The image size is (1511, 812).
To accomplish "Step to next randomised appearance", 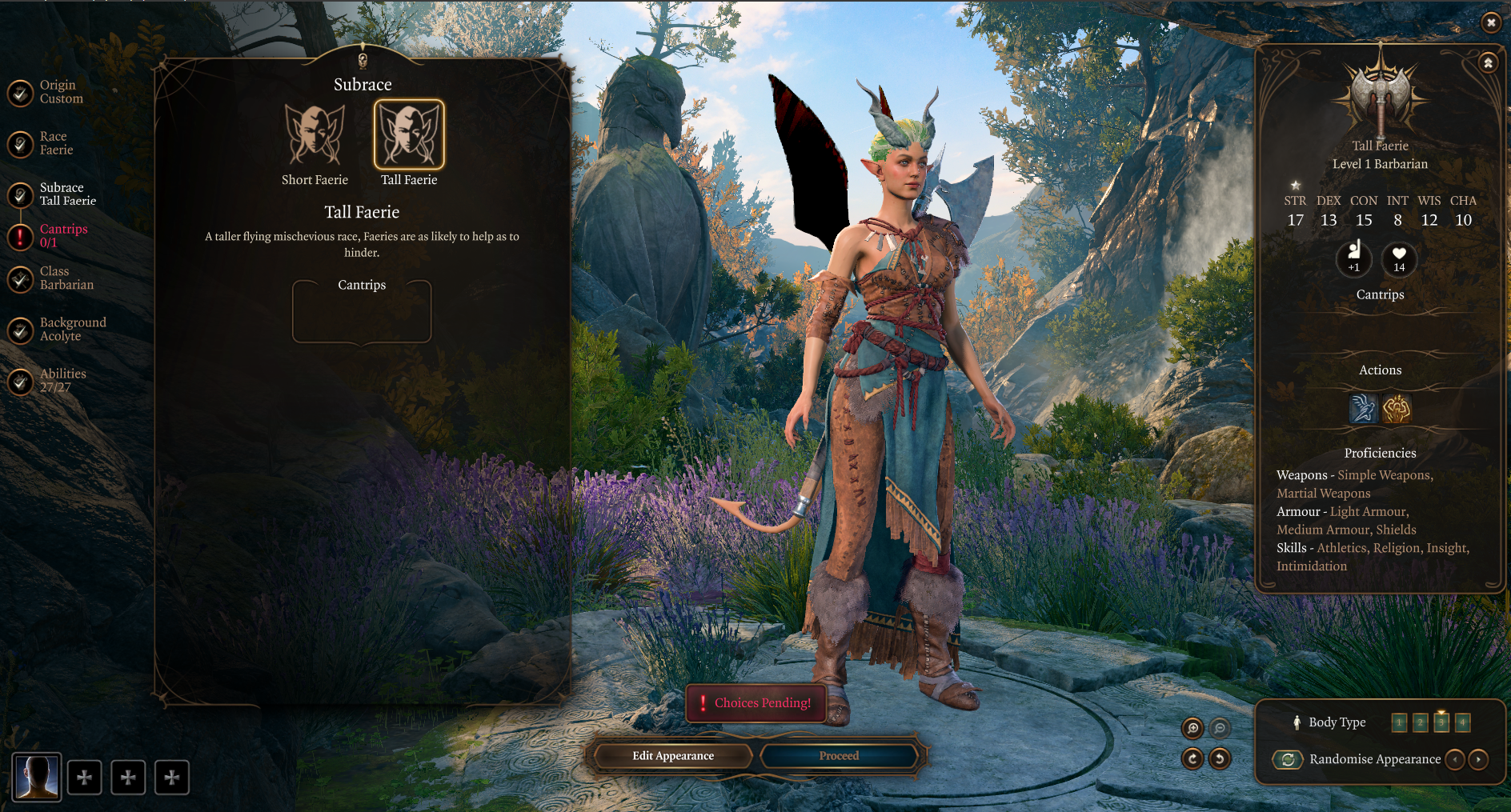I will pos(1478,759).
